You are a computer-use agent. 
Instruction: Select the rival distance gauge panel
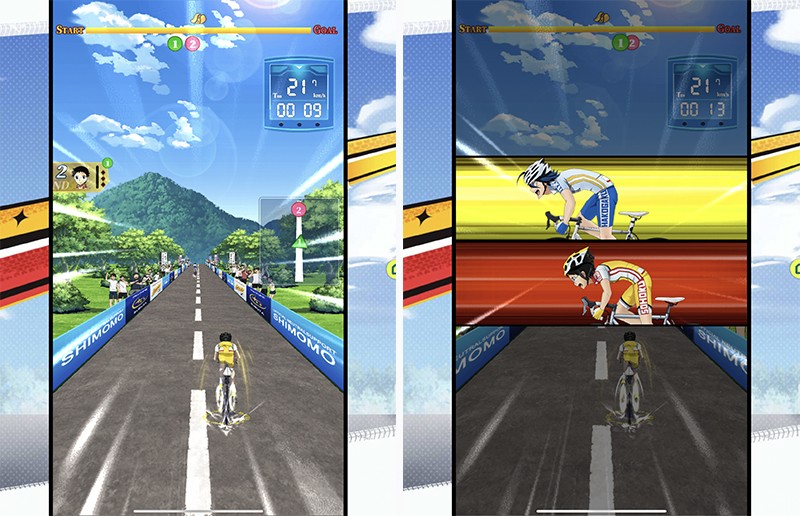pyautogui.click(x=299, y=240)
